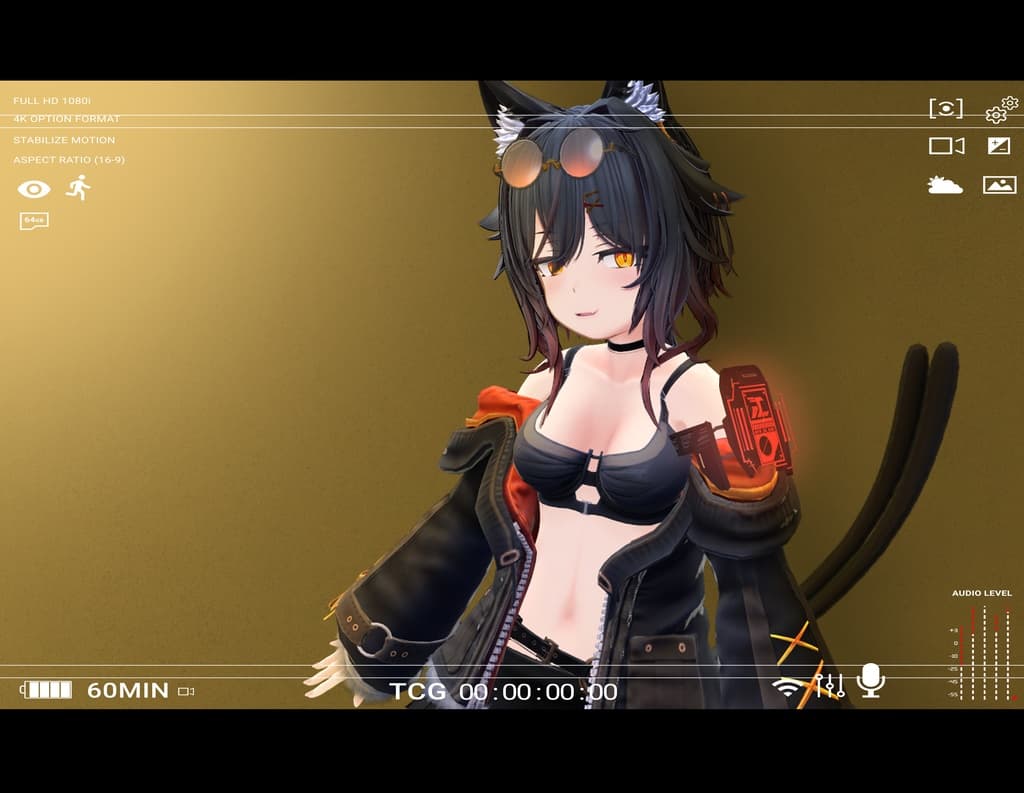This screenshot has height=793, width=1024.
Task: Select the Full HD 1080i label
Action: [x=52, y=101]
